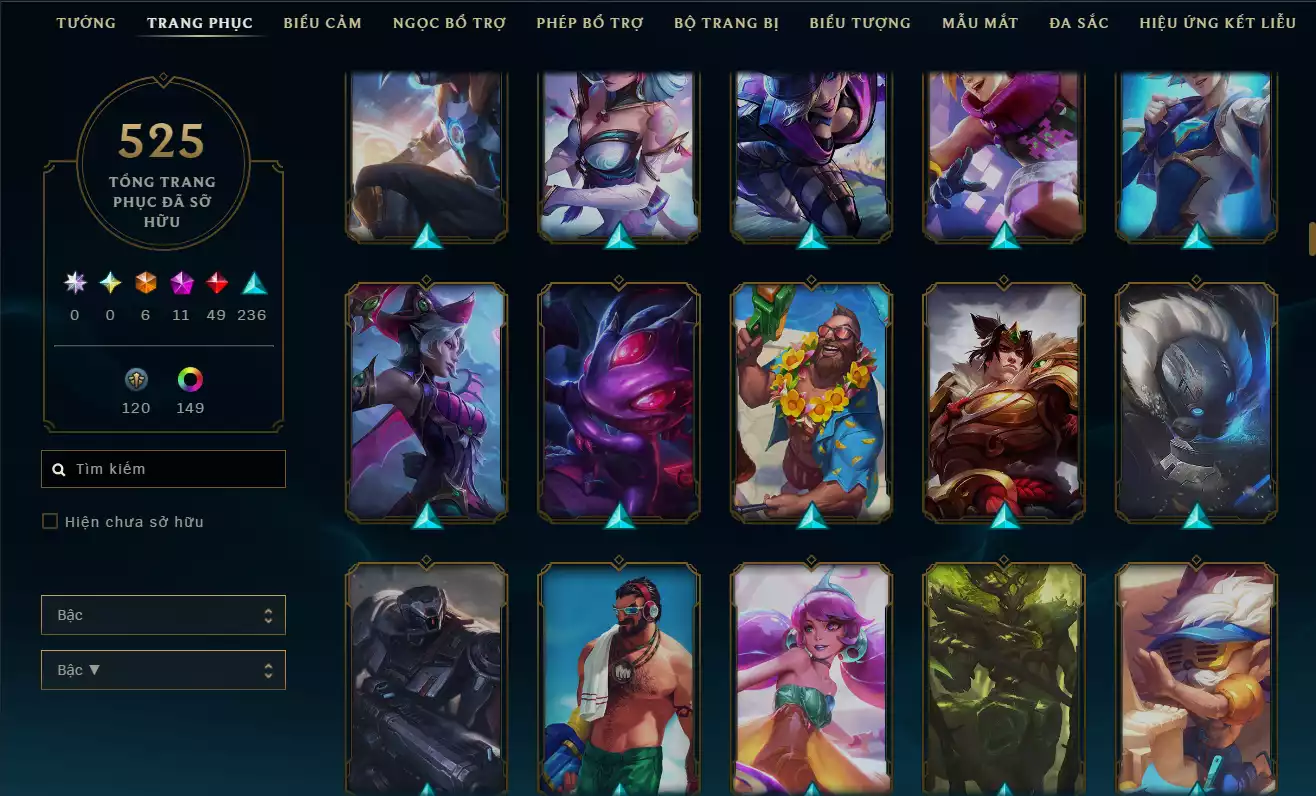Image resolution: width=1316 pixels, height=796 pixels.
Task: Open the BIỂU CẢM tab
Action: tap(322, 22)
